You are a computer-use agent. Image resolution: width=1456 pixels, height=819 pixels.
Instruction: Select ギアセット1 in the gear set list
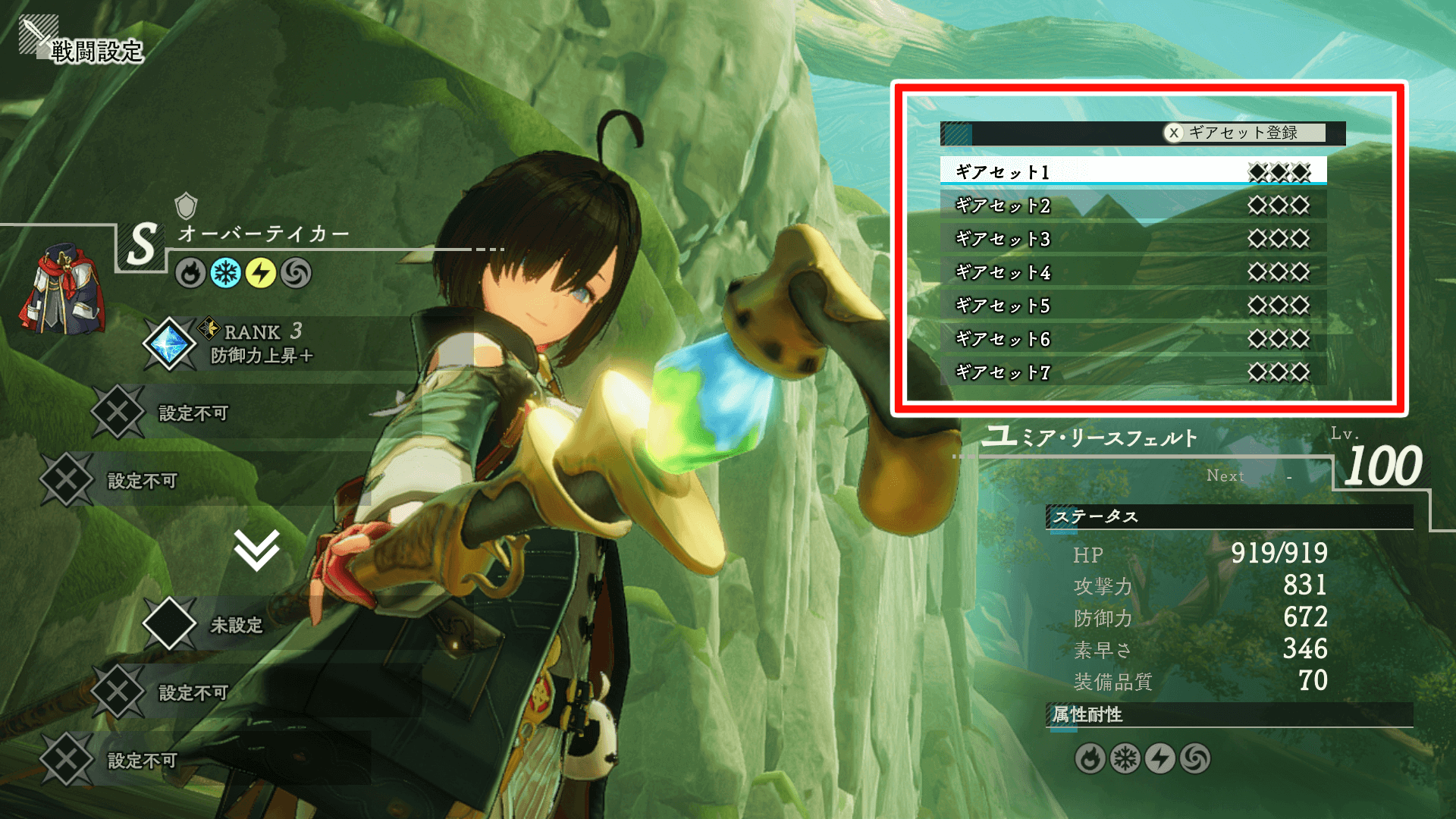(1133, 172)
